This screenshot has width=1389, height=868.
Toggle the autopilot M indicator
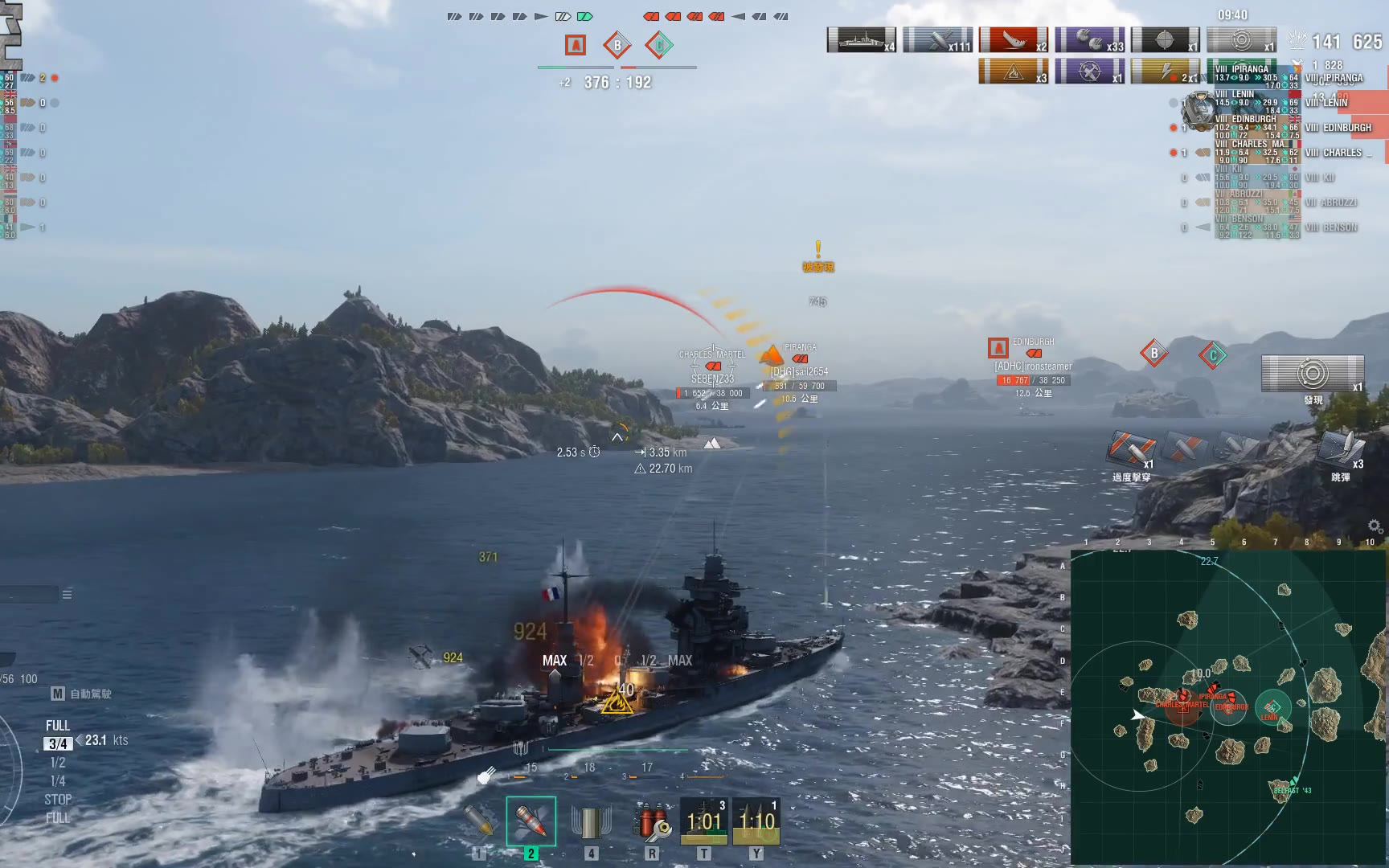point(58,694)
